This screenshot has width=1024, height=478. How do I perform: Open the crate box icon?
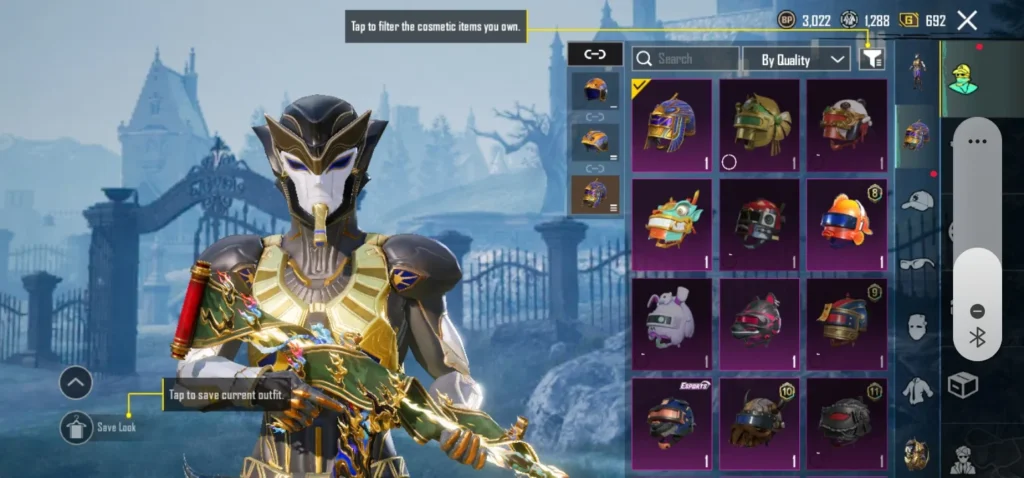[962, 385]
